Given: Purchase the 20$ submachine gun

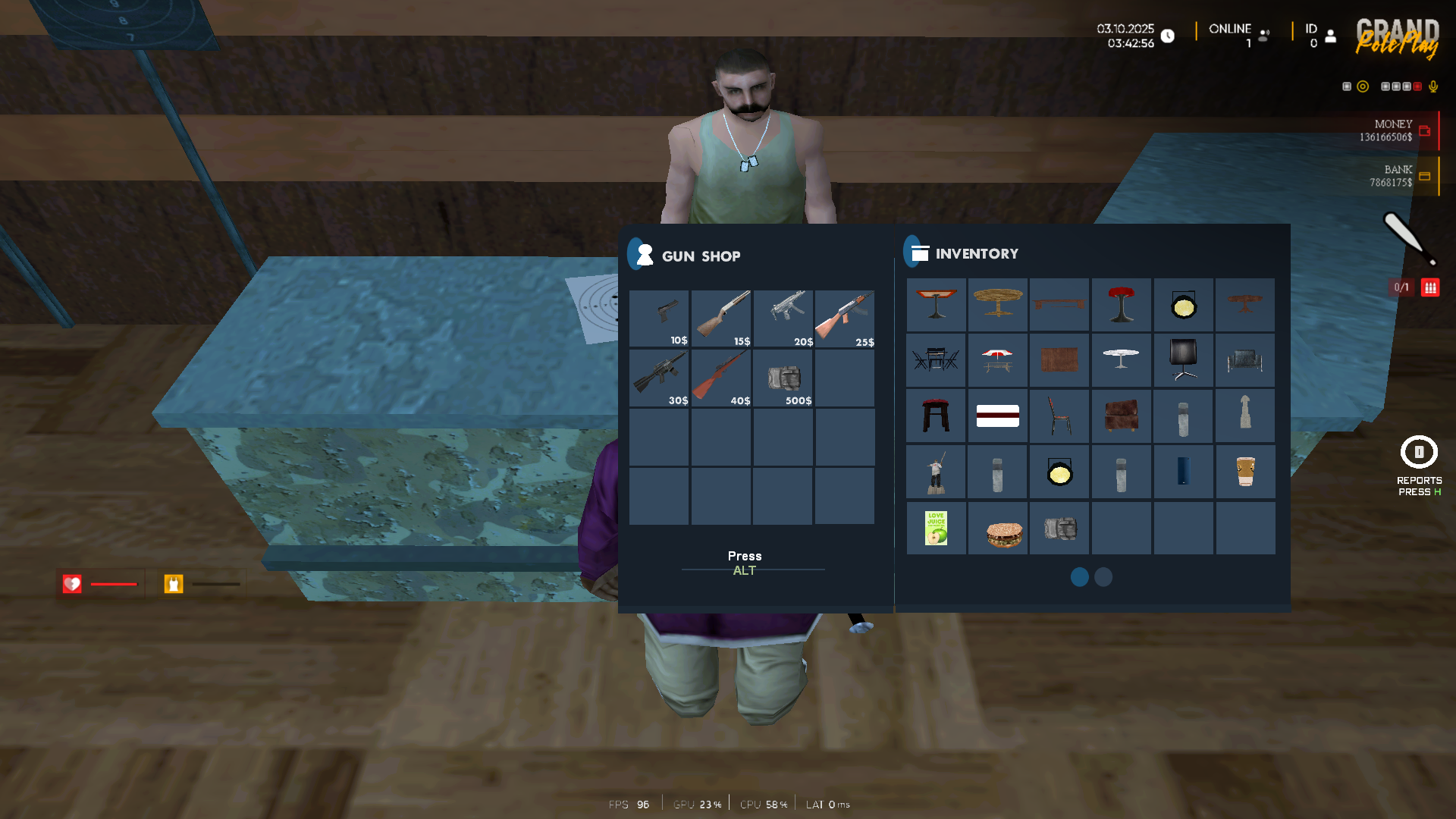Looking at the screenshot, I should 783,318.
